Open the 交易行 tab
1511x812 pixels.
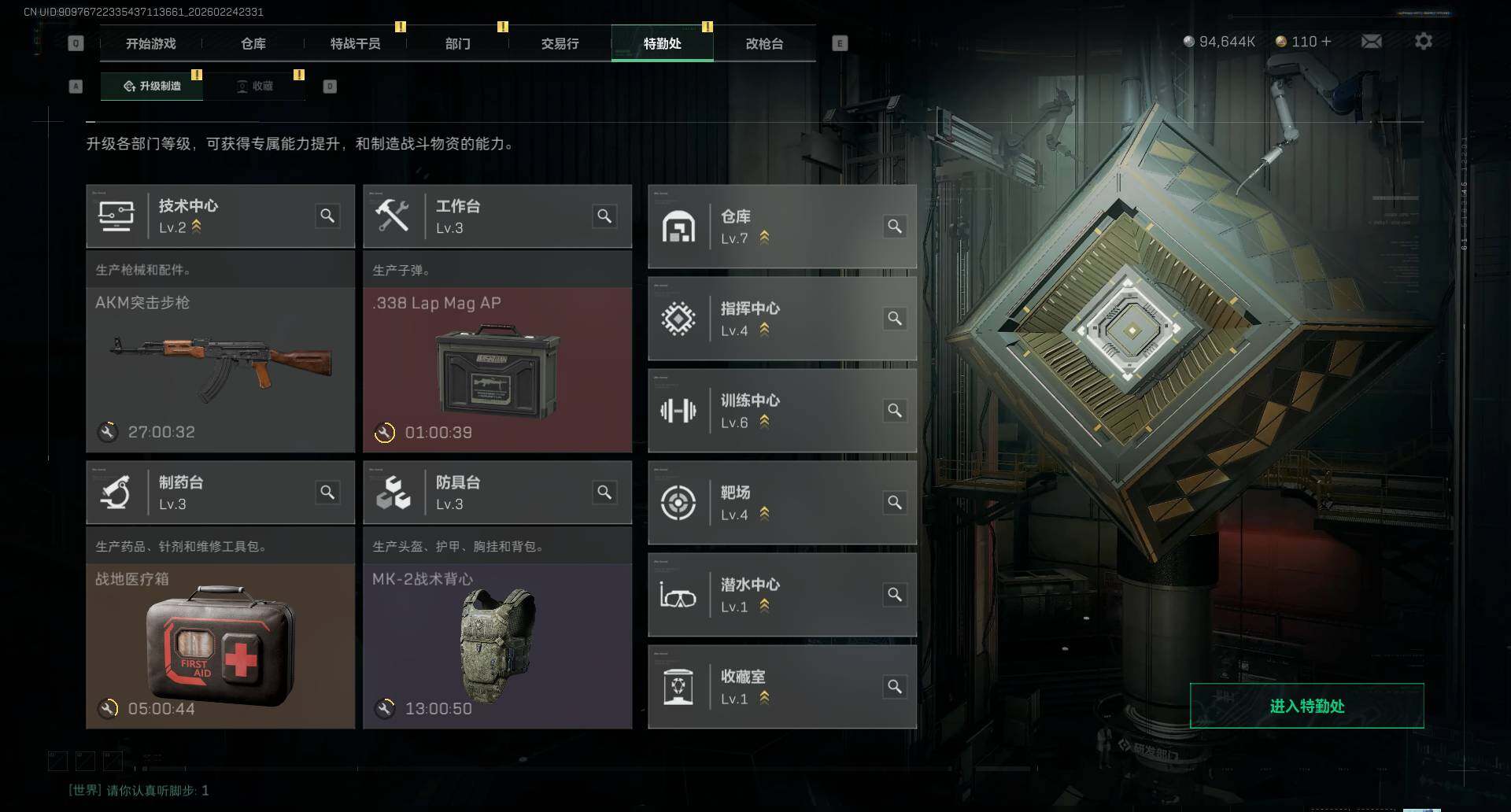pos(560,43)
